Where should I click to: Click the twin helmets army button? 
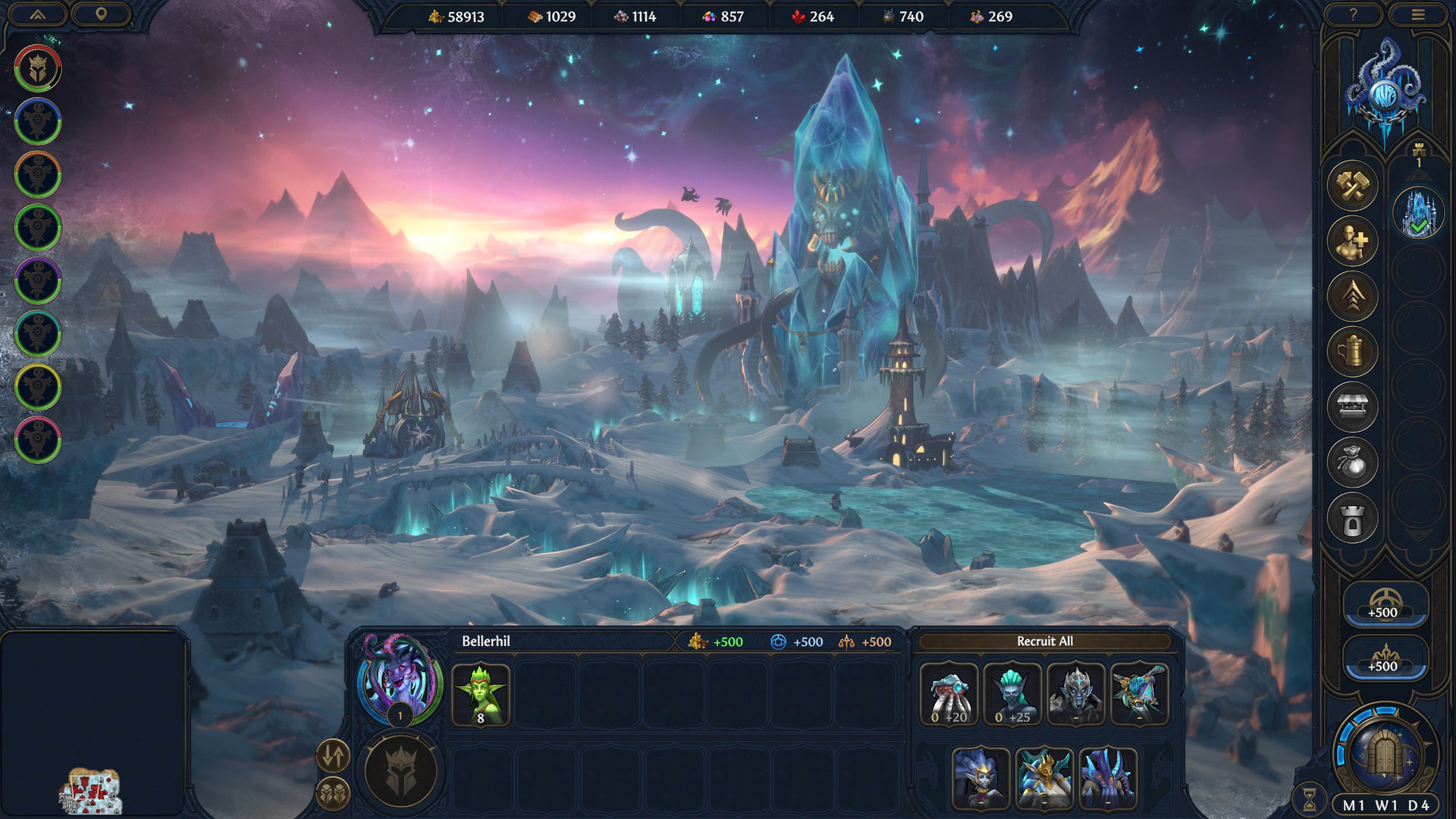[332, 793]
